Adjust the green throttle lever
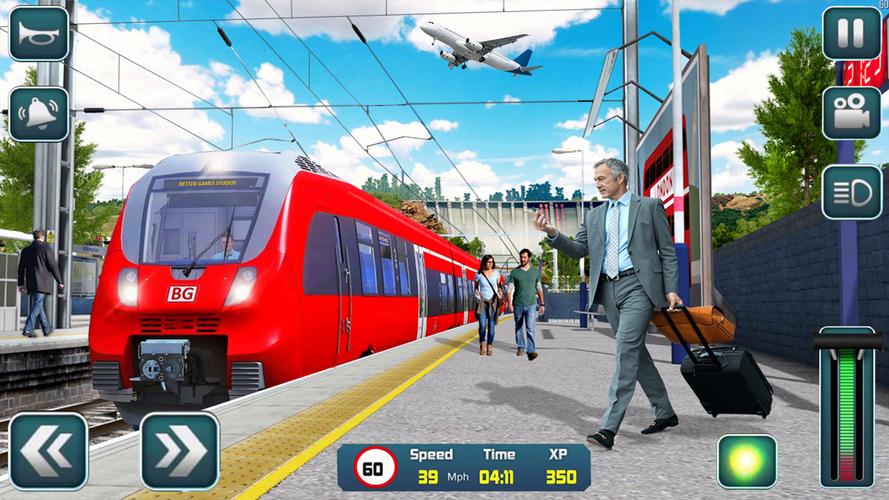Image resolution: width=889 pixels, height=500 pixels. pos(847,408)
